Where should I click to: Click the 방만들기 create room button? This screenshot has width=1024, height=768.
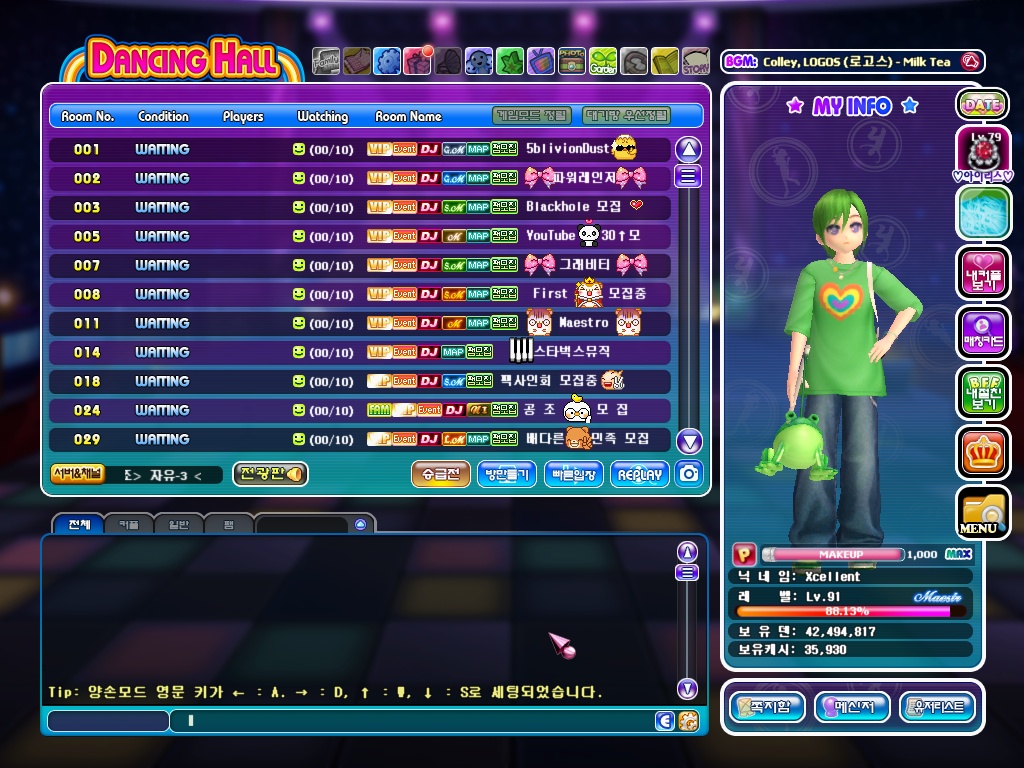coord(507,474)
